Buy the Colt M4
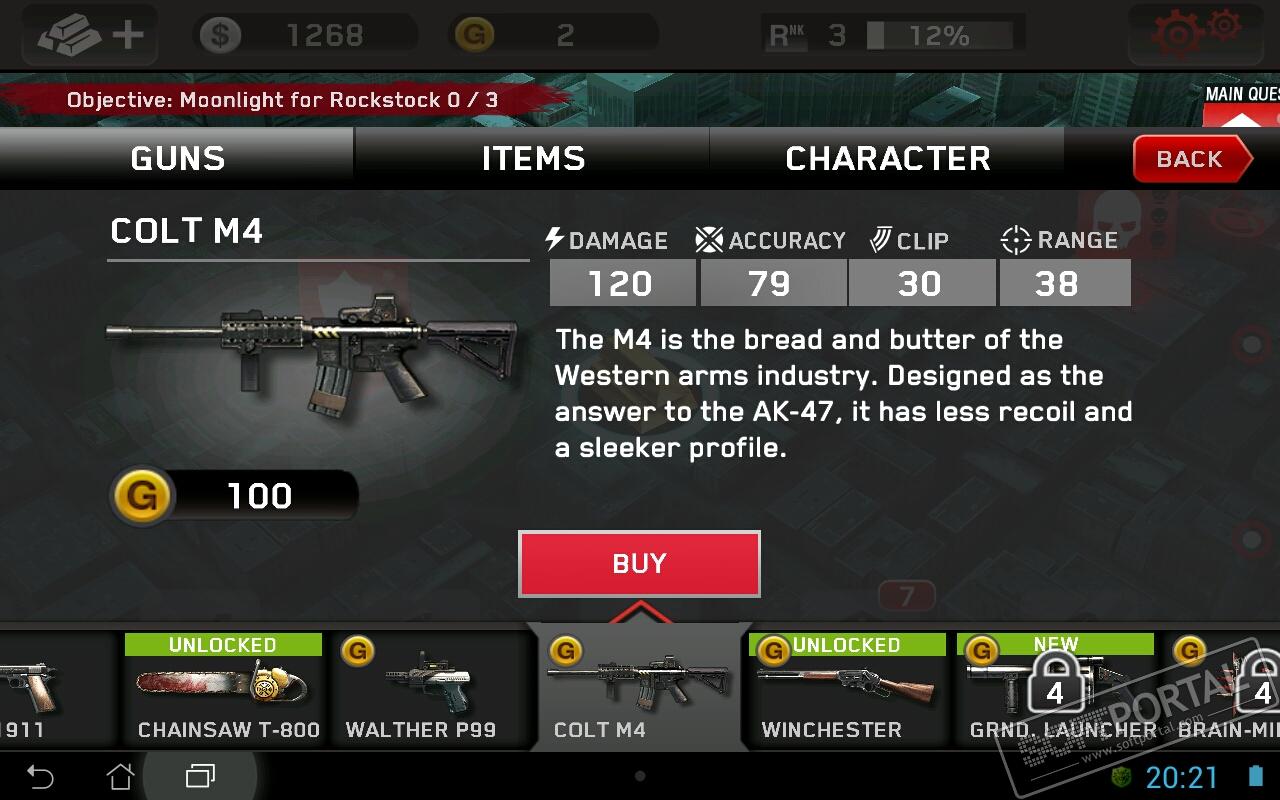The height and width of the screenshot is (800, 1280). 639,563
